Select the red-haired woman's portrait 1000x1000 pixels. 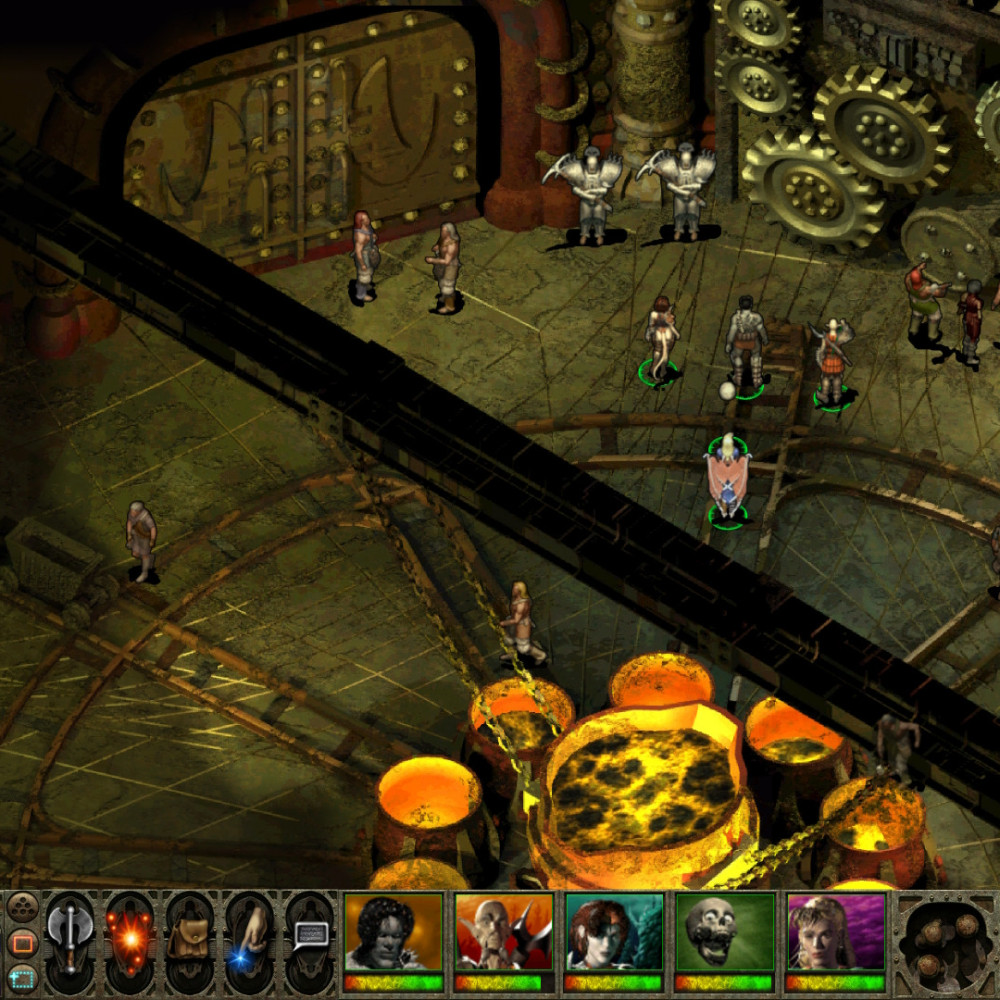[x=614, y=933]
